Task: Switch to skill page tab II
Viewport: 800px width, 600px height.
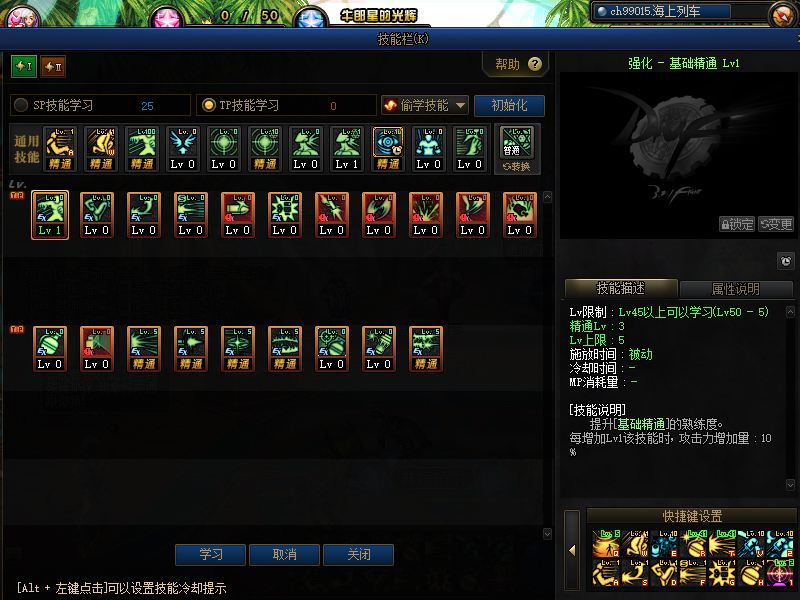Action: [x=53, y=67]
